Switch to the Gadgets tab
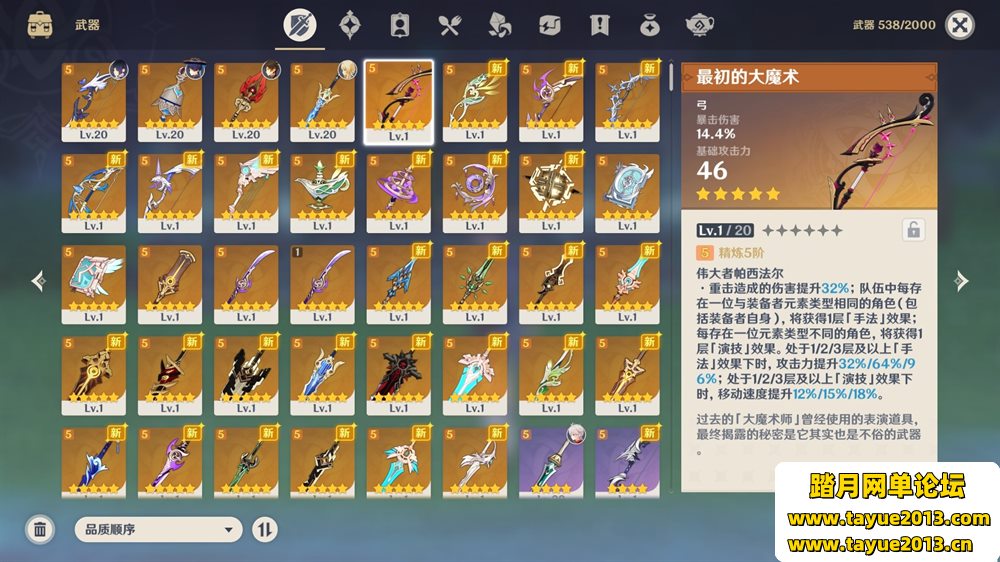Image resolution: width=1000 pixels, height=562 pixels. tap(549, 25)
